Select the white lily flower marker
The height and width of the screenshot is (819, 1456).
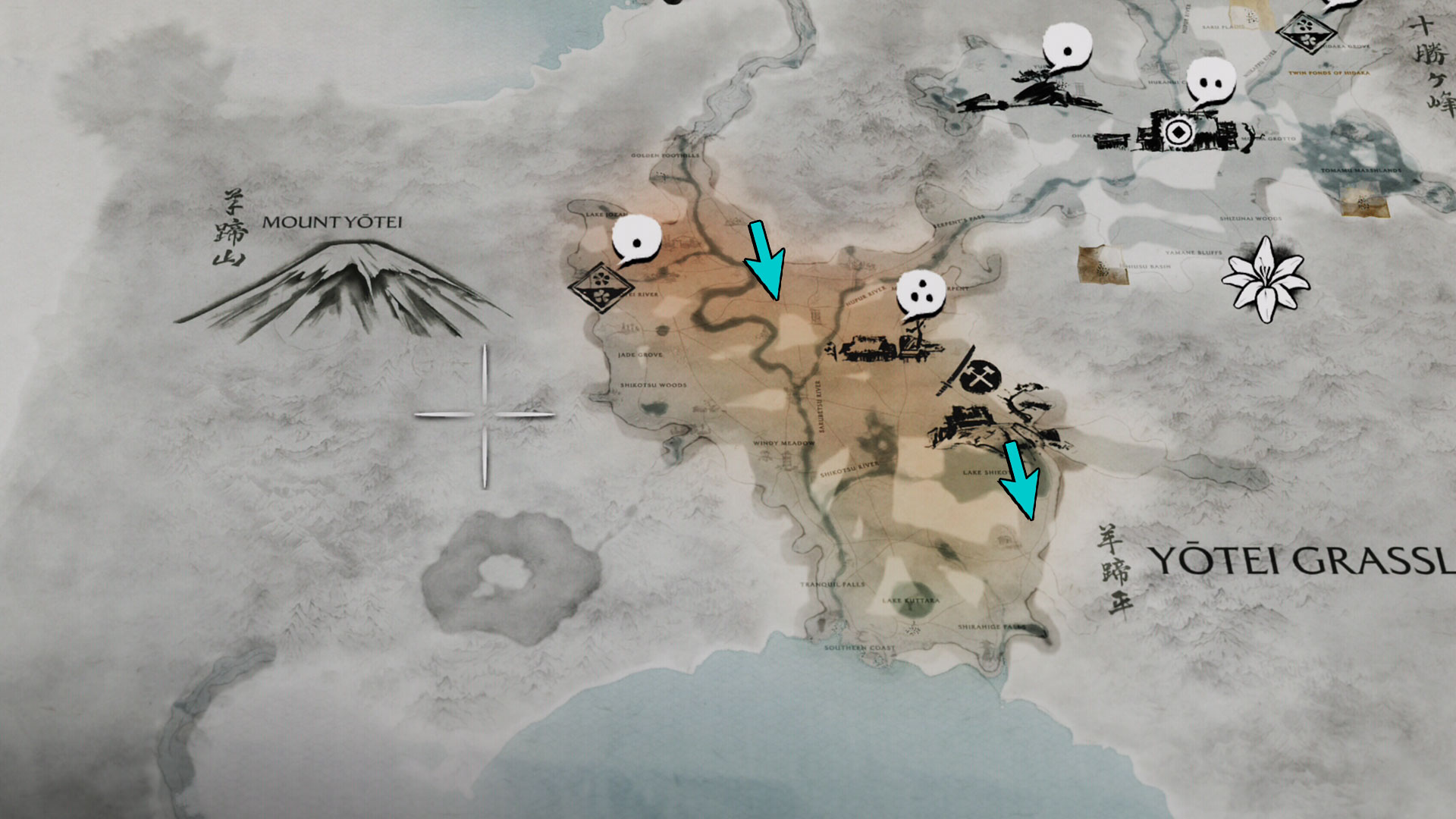tap(1264, 279)
